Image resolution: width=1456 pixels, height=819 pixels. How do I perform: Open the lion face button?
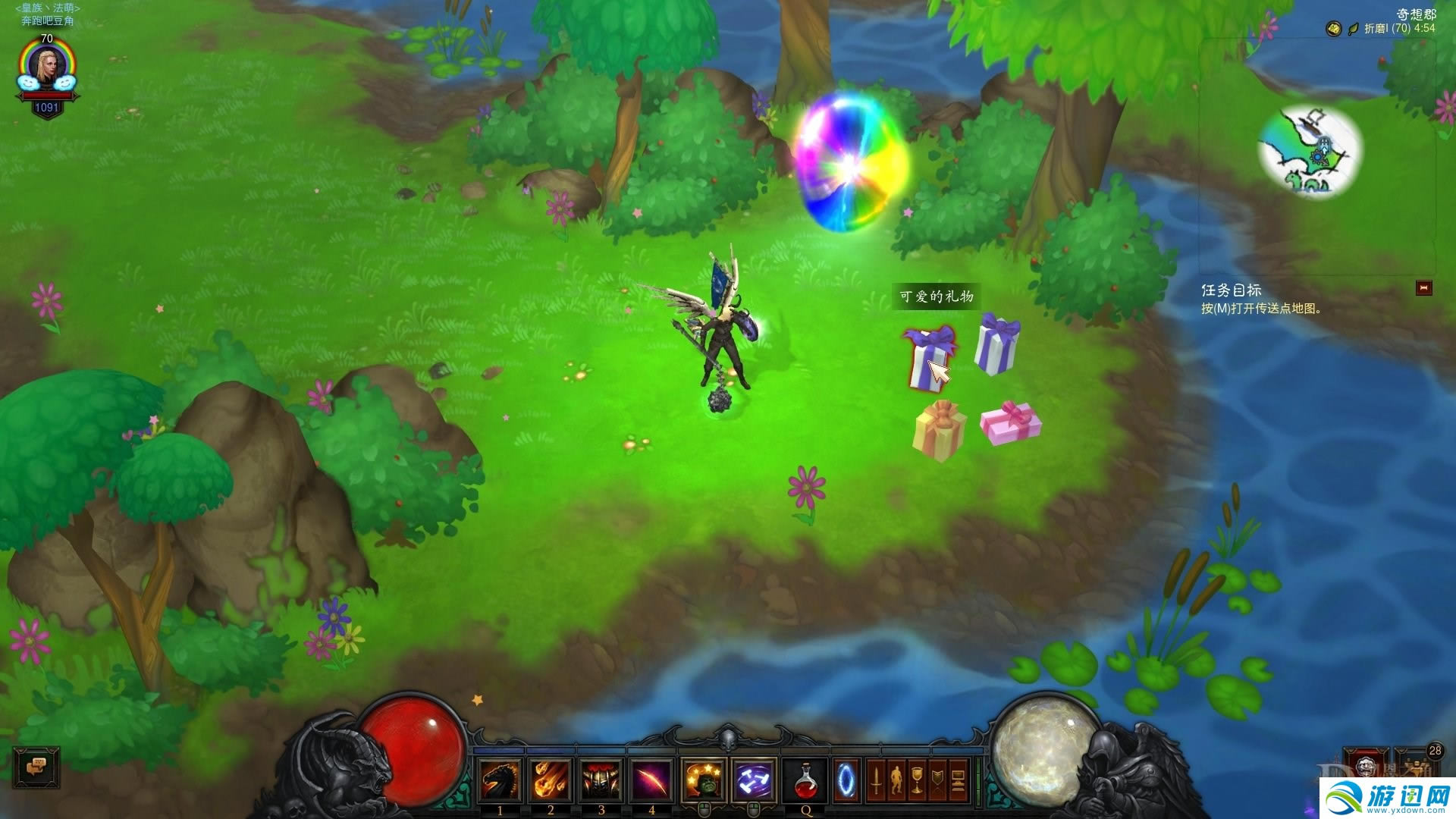[x=1366, y=764]
